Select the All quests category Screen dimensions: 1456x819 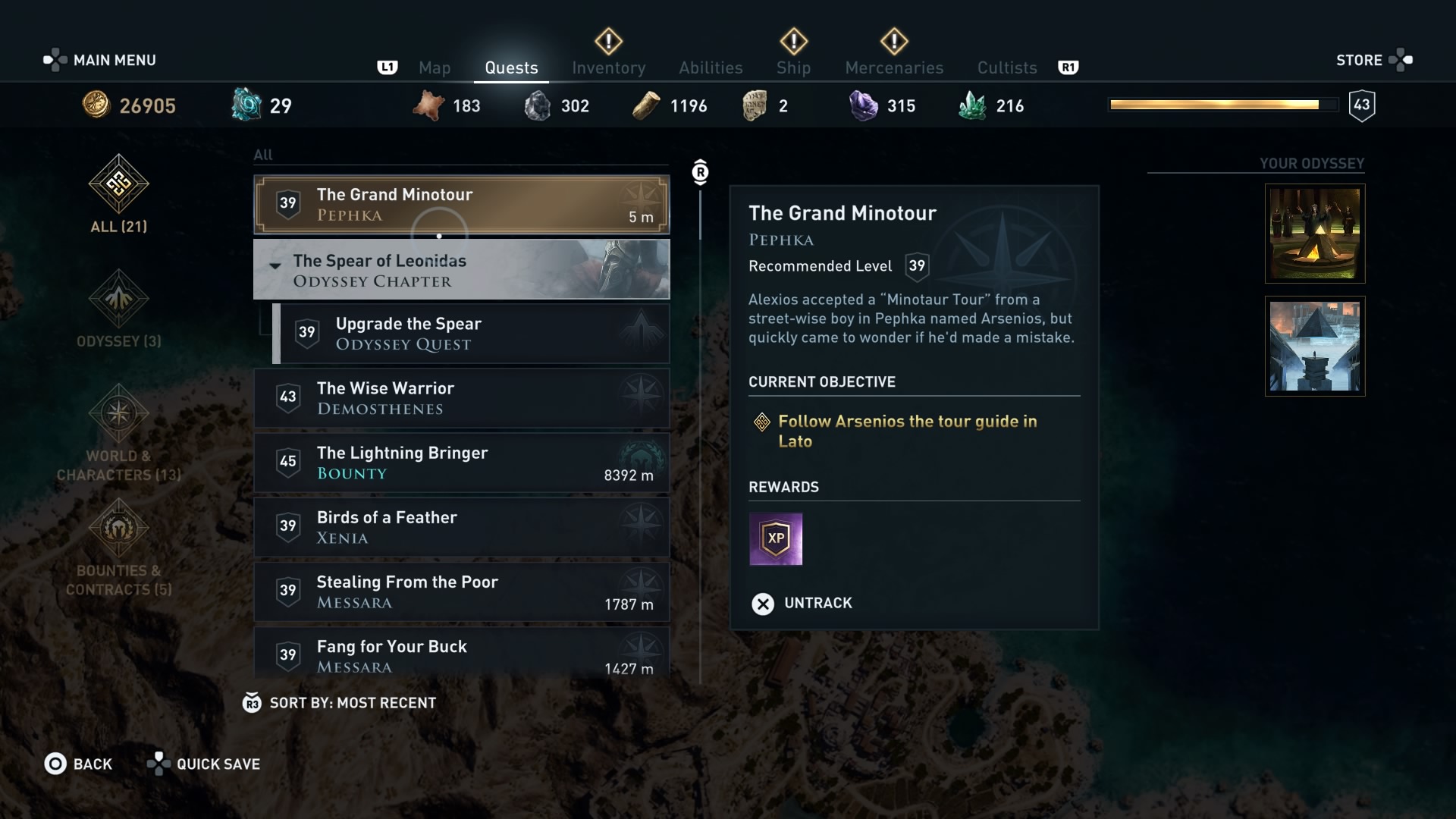[119, 195]
